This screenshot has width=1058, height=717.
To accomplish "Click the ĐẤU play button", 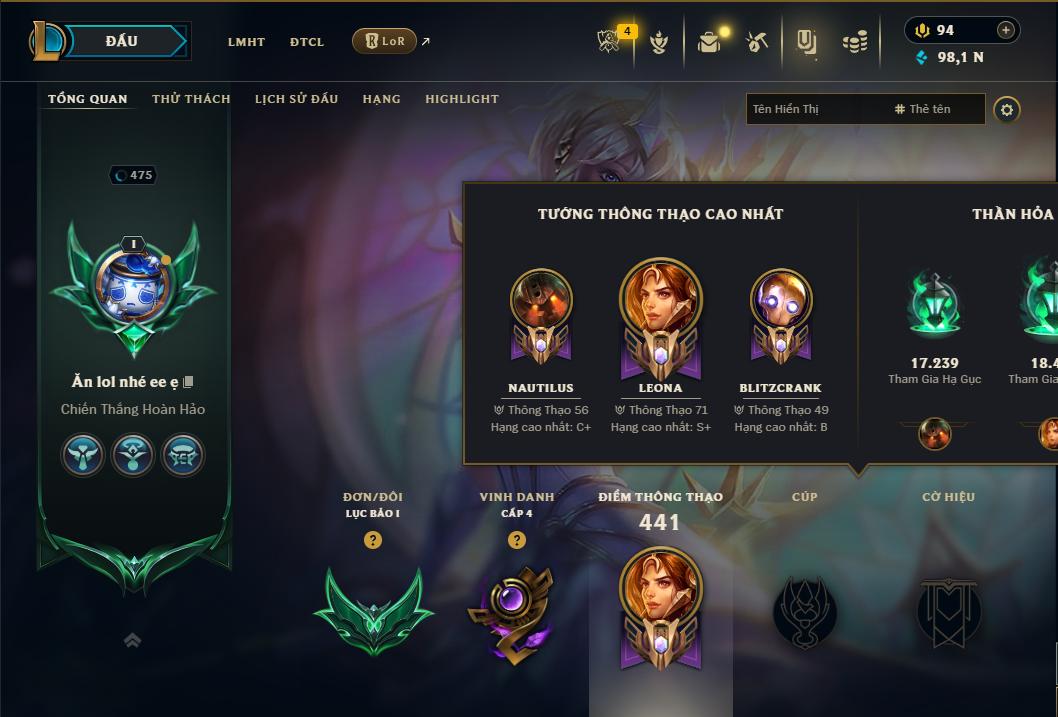I will [x=120, y=41].
